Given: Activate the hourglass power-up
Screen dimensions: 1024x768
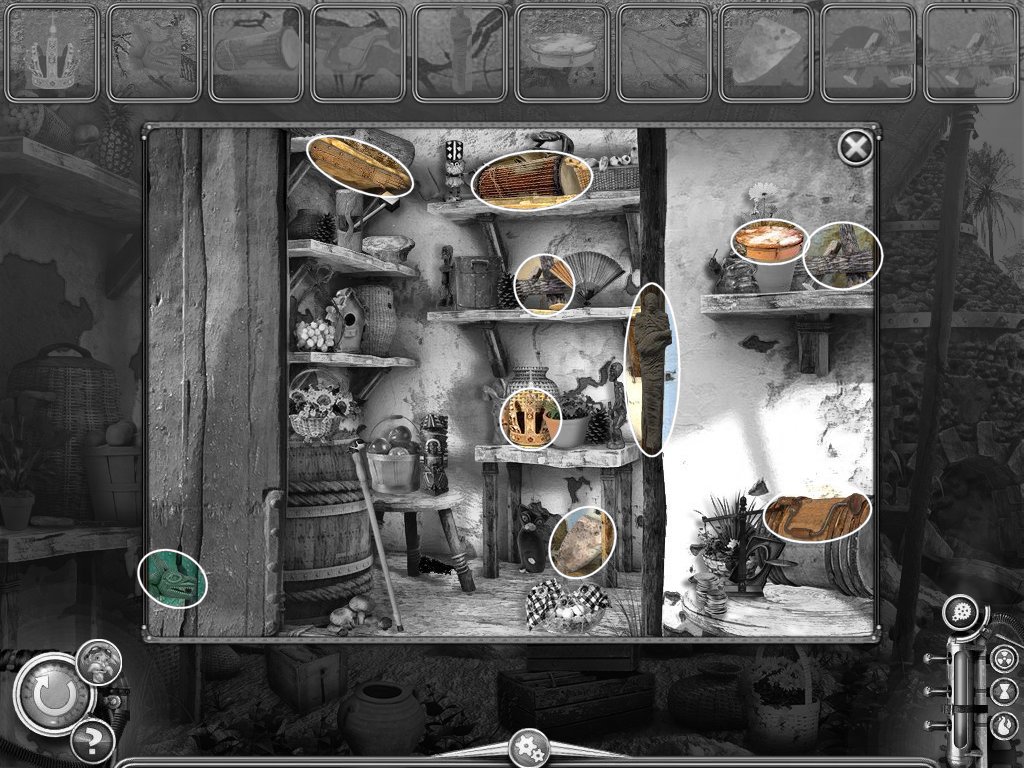Looking at the screenshot, I should point(1005,691).
